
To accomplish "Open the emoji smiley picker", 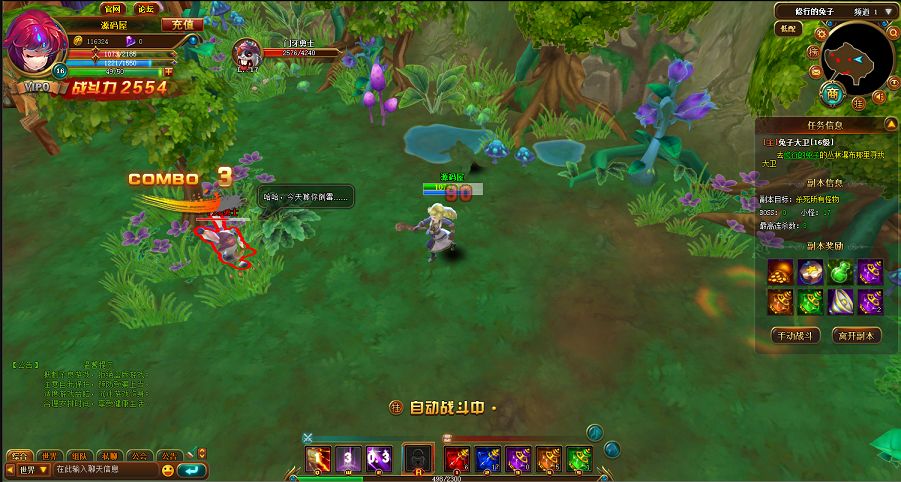I will [167, 469].
